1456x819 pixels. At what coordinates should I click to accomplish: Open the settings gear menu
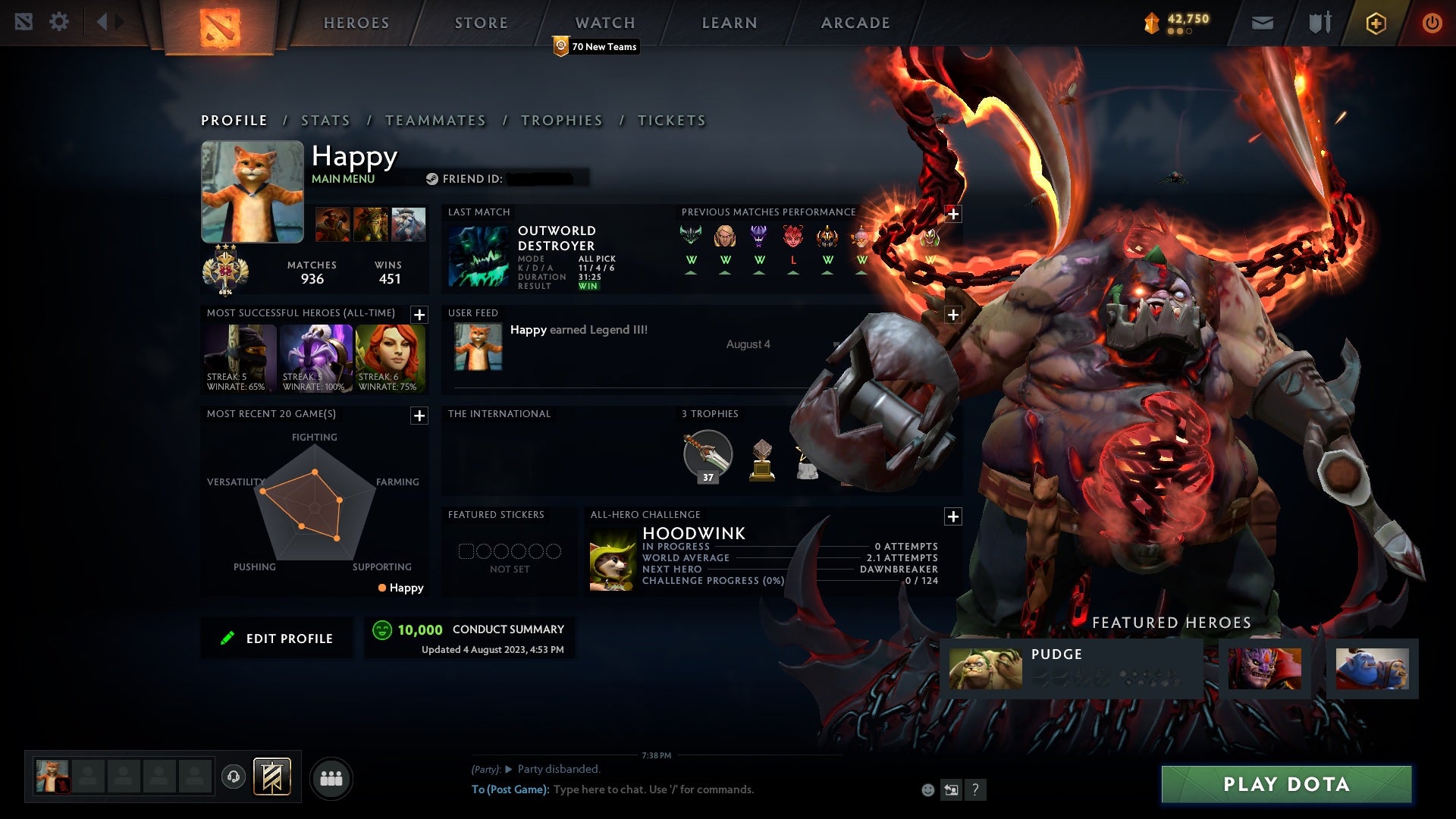coord(60,21)
